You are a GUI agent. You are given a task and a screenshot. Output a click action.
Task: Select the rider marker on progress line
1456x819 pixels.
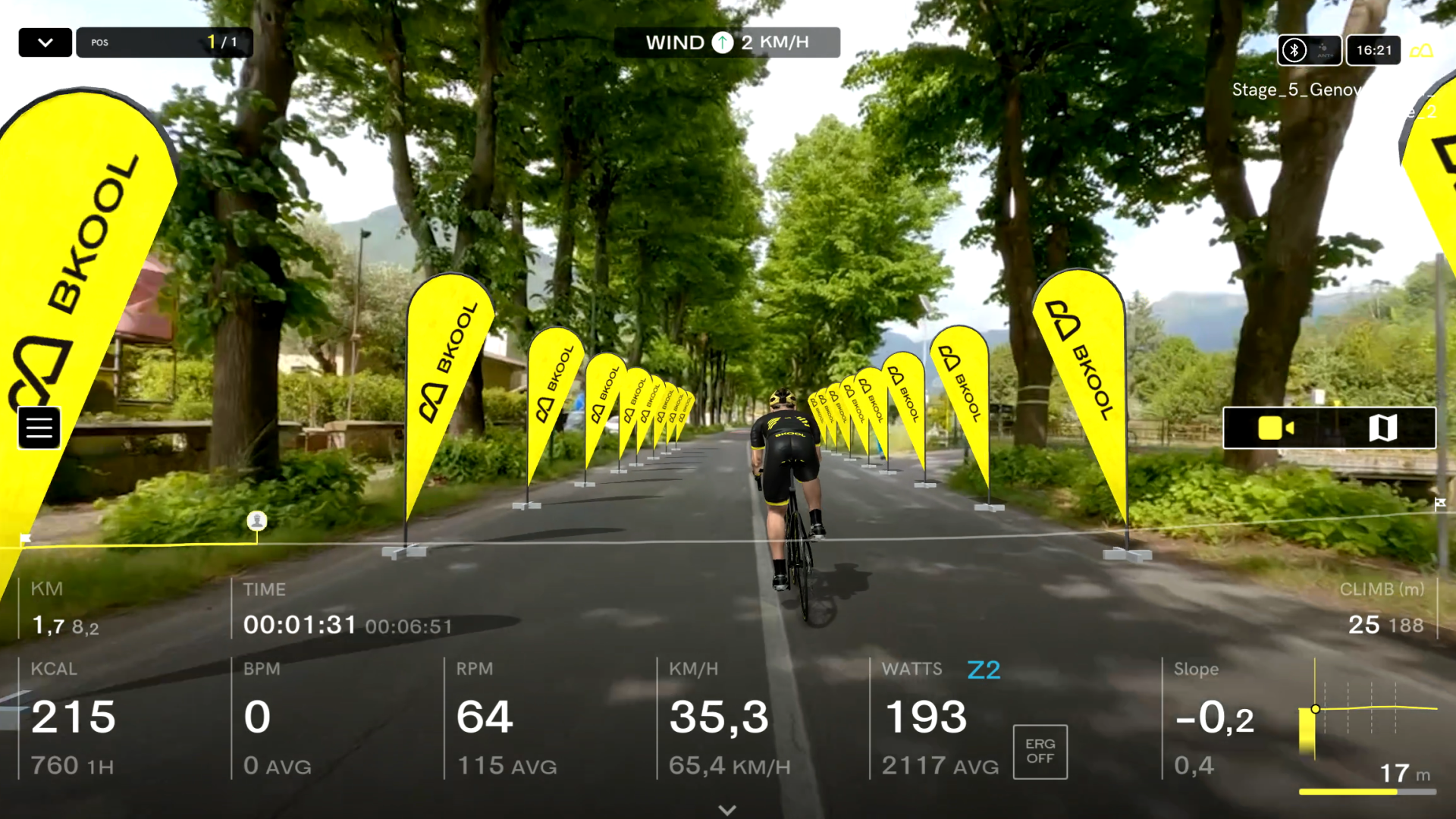click(x=257, y=521)
